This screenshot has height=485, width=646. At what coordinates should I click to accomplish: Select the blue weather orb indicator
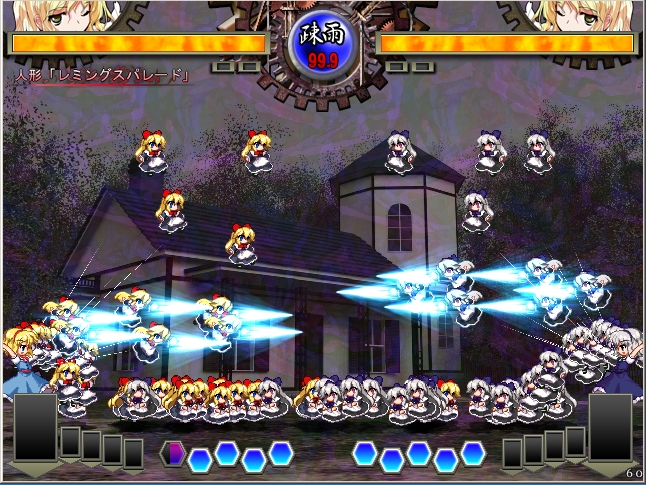[322, 45]
